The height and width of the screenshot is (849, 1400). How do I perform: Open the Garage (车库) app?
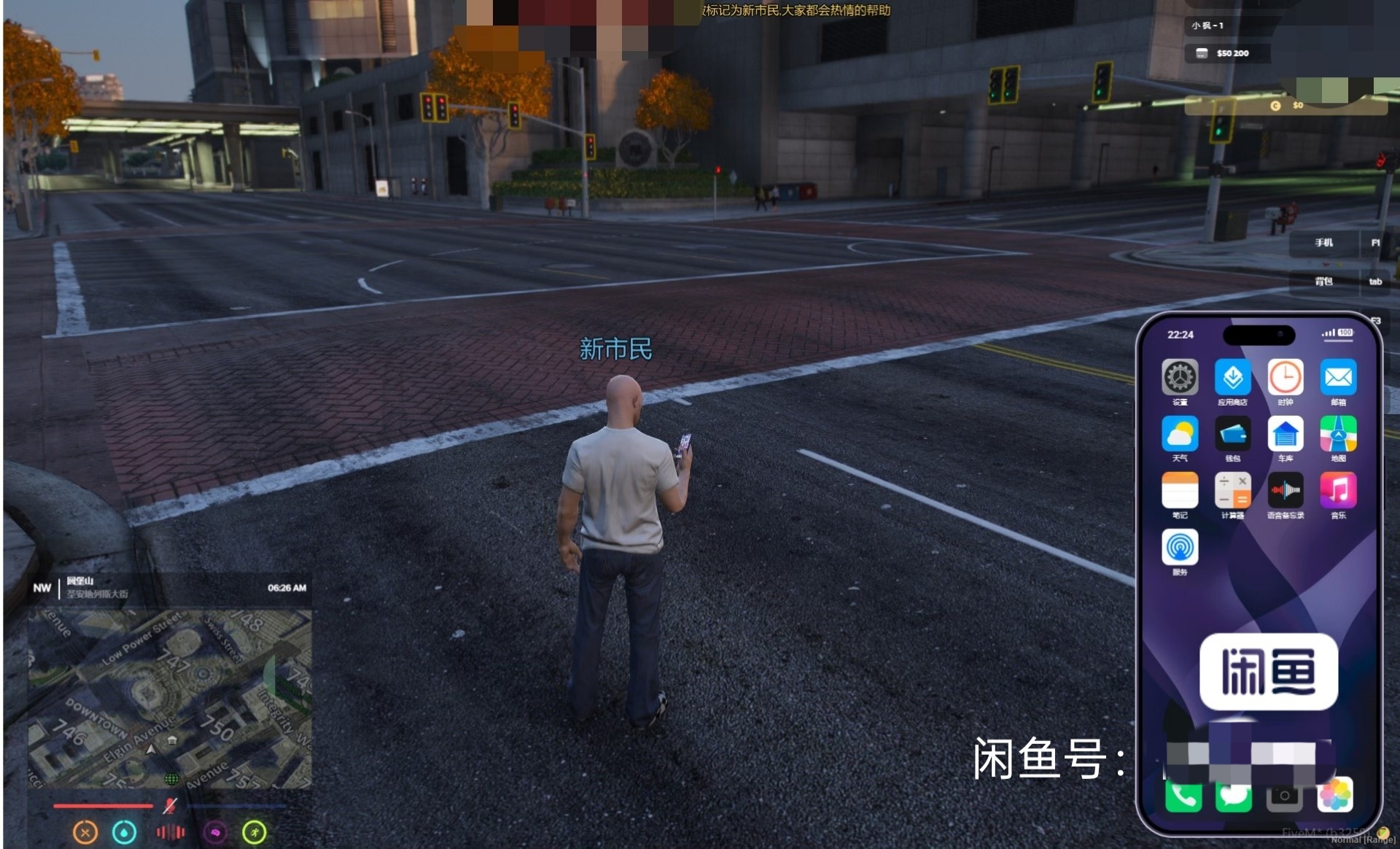coord(1285,435)
